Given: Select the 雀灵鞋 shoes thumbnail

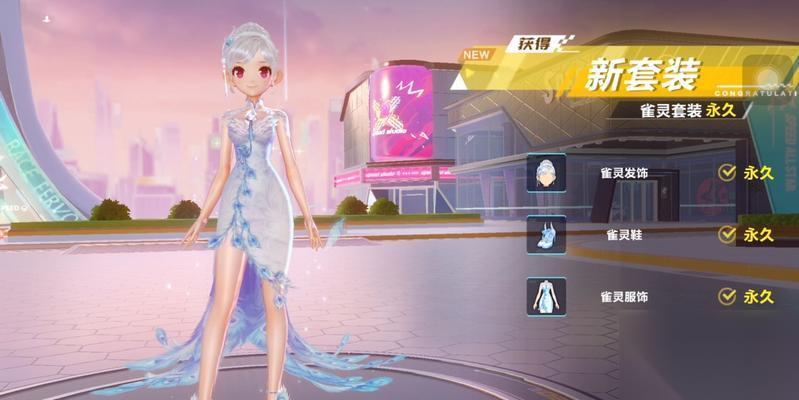Looking at the screenshot, I should click(x=546, y=235).
